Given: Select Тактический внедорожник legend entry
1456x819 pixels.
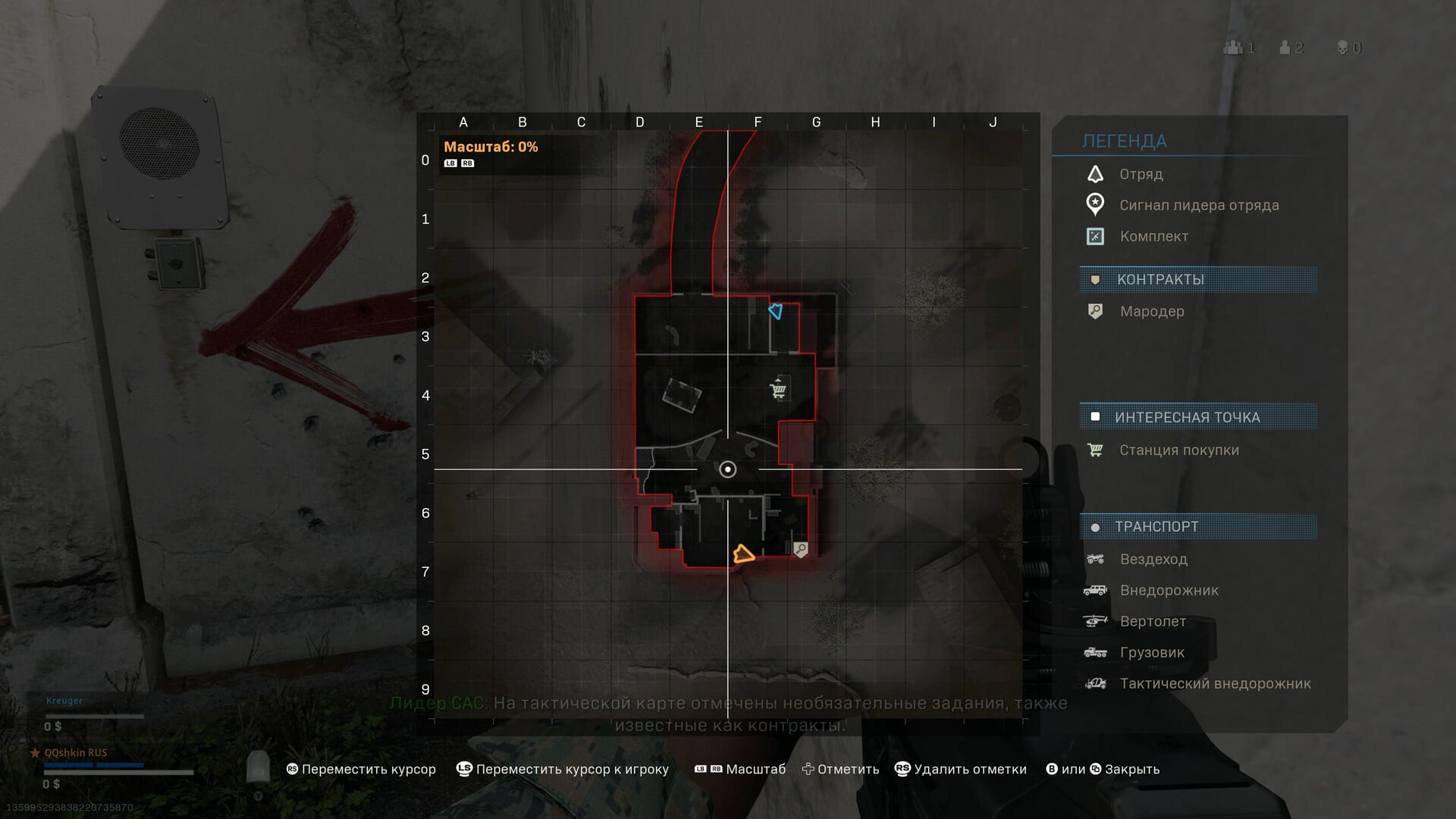Looking at the screenshot, I should tap(1214, 684).
